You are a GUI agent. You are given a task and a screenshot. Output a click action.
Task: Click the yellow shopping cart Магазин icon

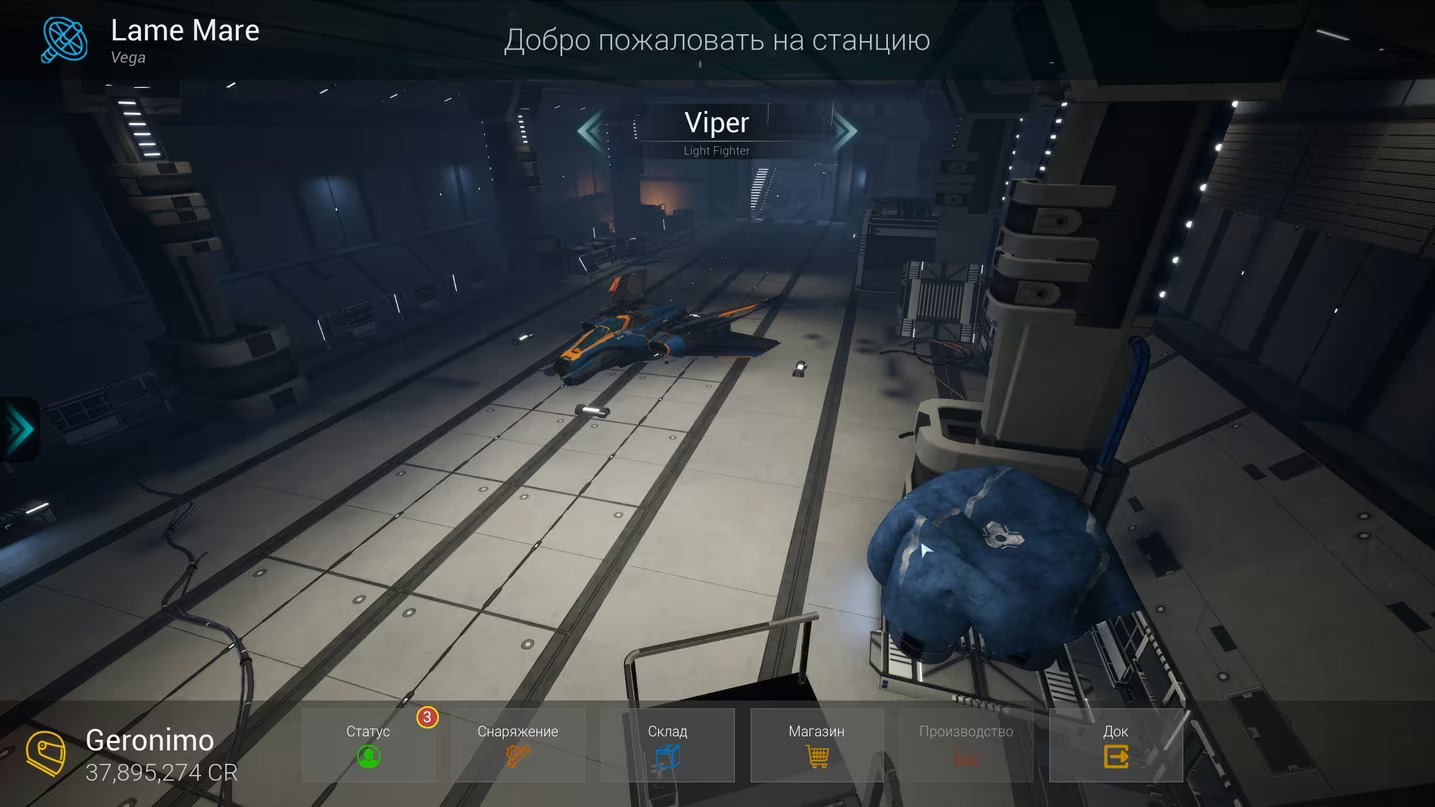pyautogui.click(x=817, y=757)
